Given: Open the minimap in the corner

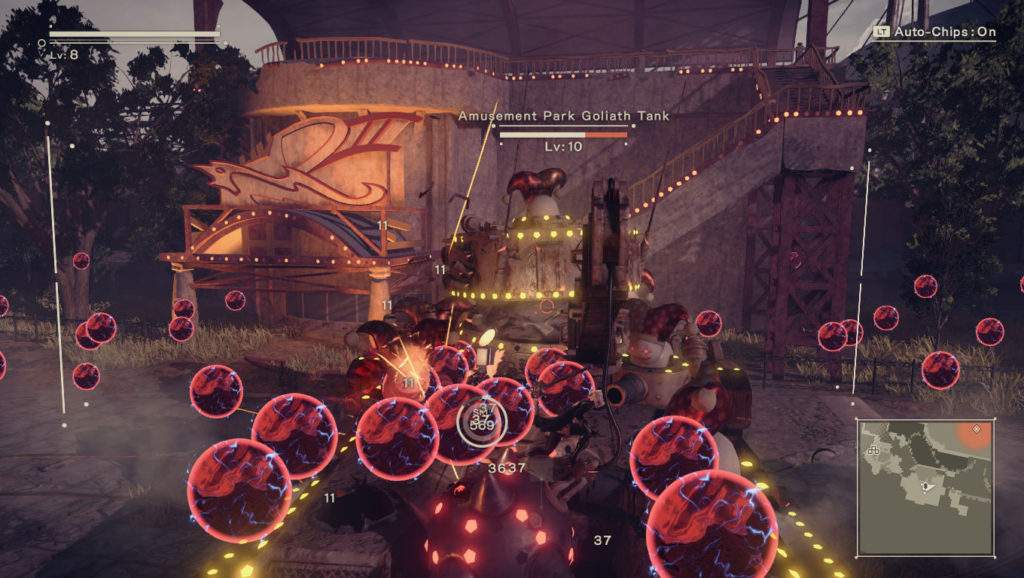Looking at the screenshot, I should pos(926,487).
